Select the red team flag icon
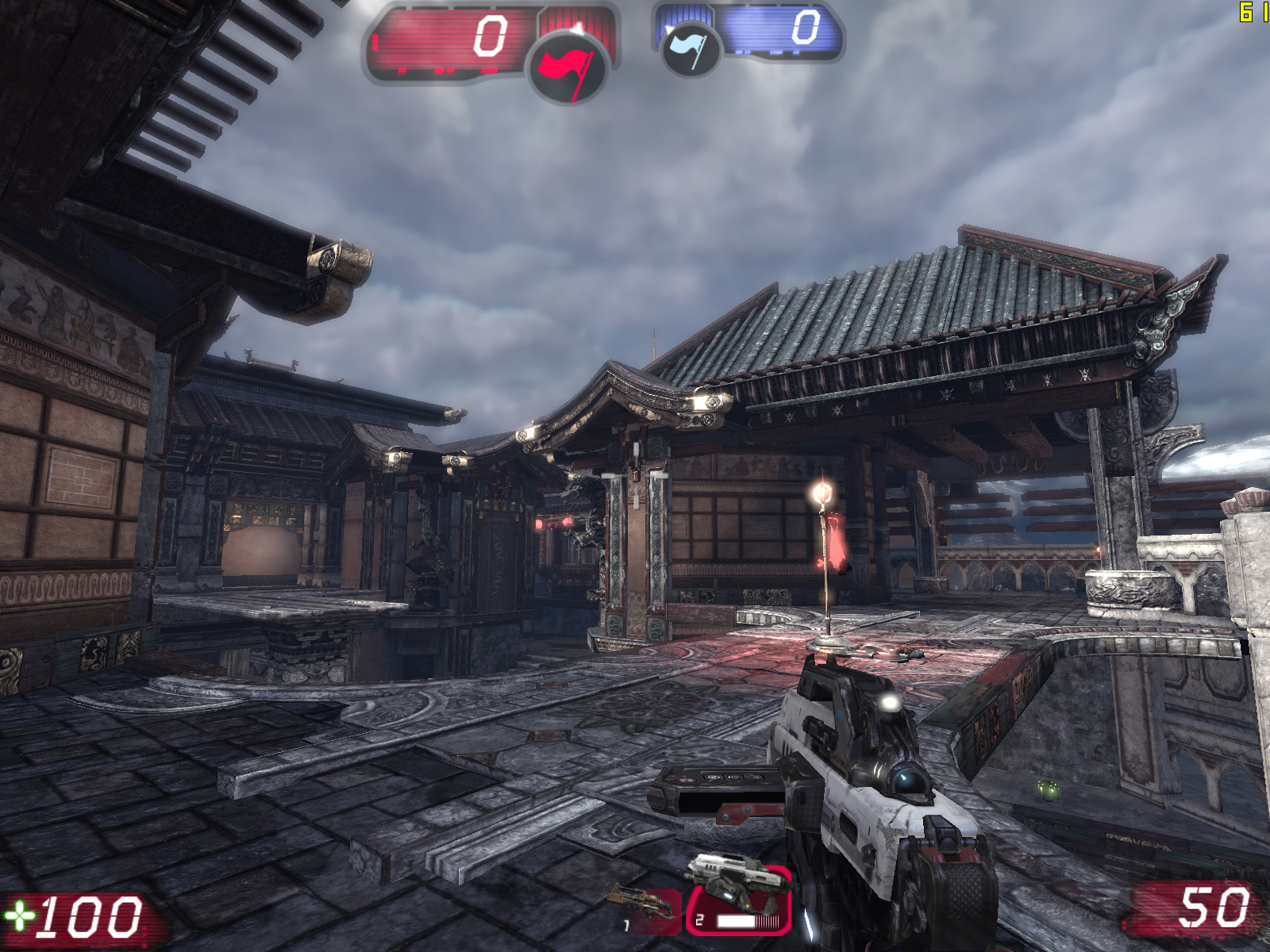 click(x=567, y=67)
